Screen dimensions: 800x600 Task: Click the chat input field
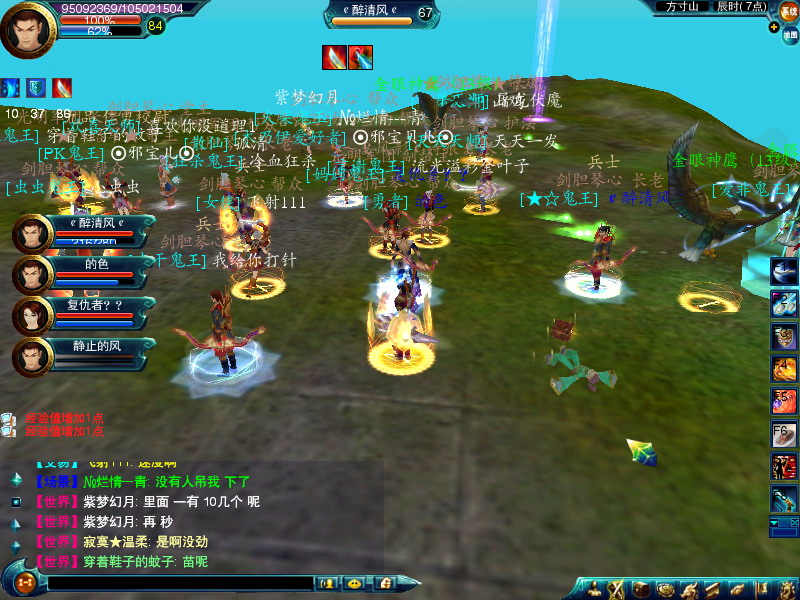180,582
